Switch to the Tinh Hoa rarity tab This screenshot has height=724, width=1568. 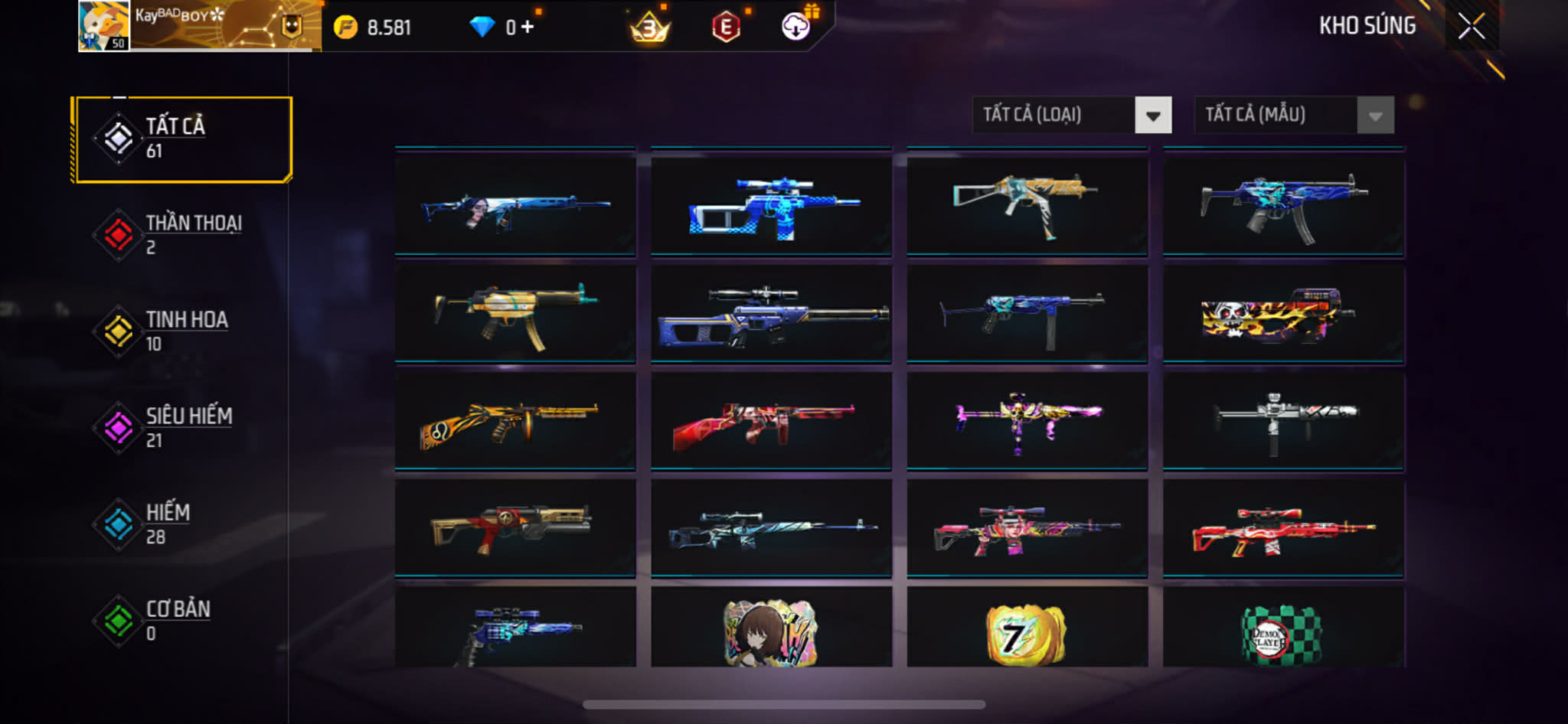[182, 331]
